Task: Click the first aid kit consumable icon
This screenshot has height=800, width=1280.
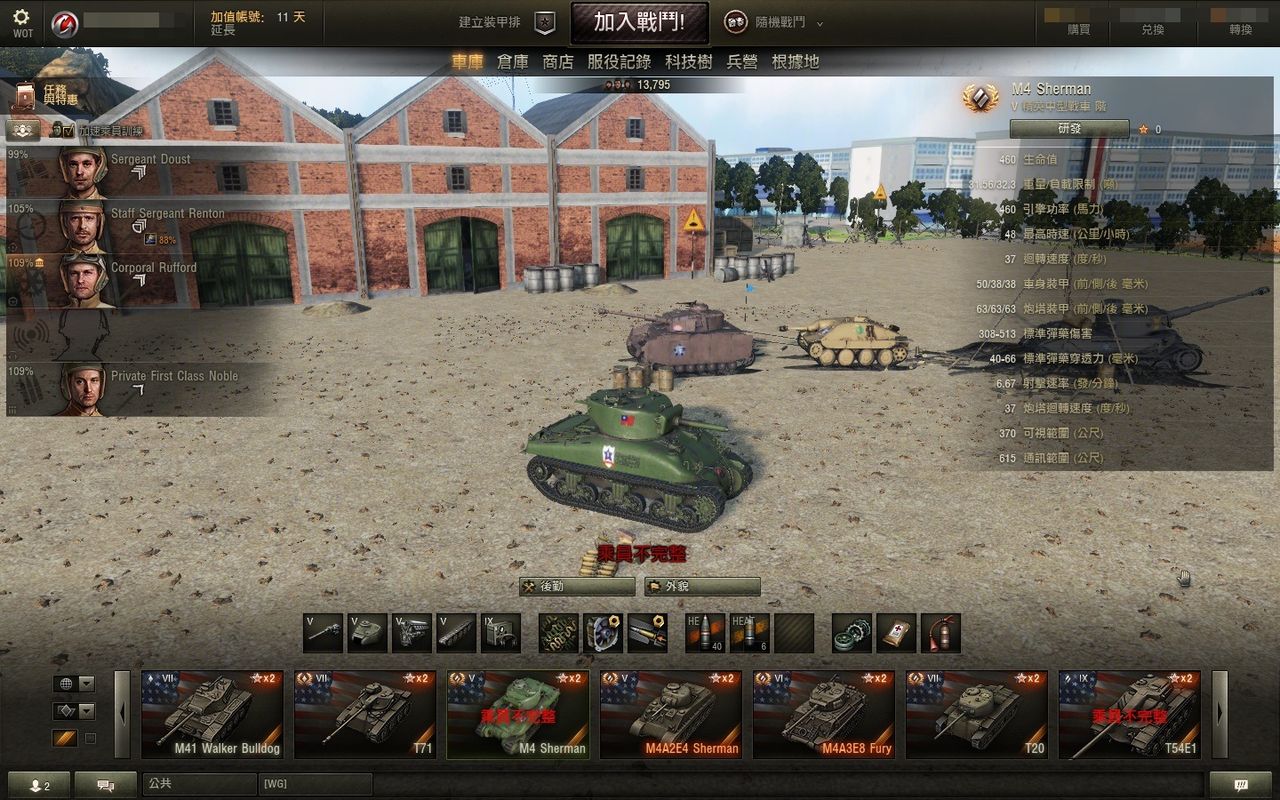Action: [895, 632]
